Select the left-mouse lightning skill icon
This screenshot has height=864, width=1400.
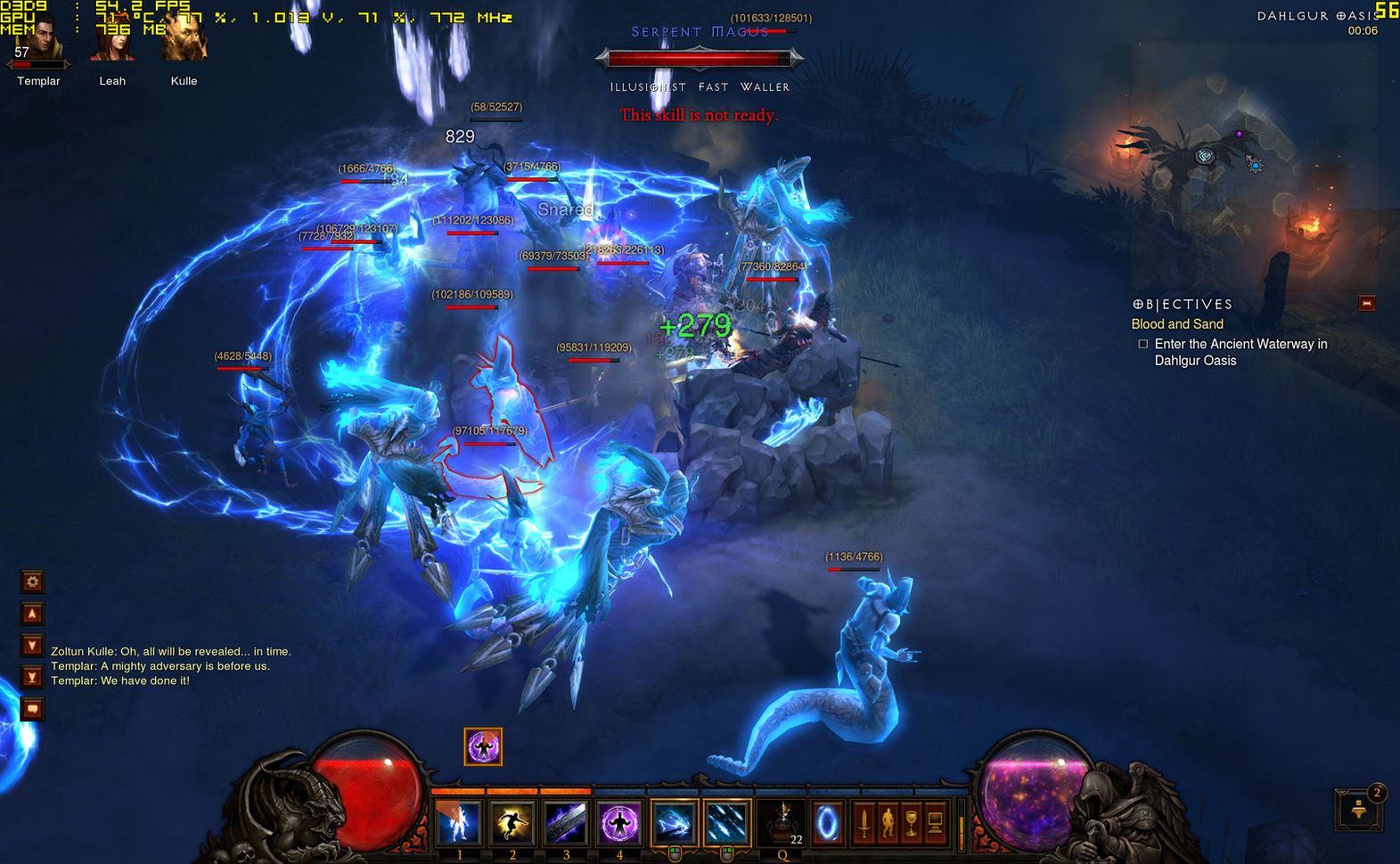(674, 824)
